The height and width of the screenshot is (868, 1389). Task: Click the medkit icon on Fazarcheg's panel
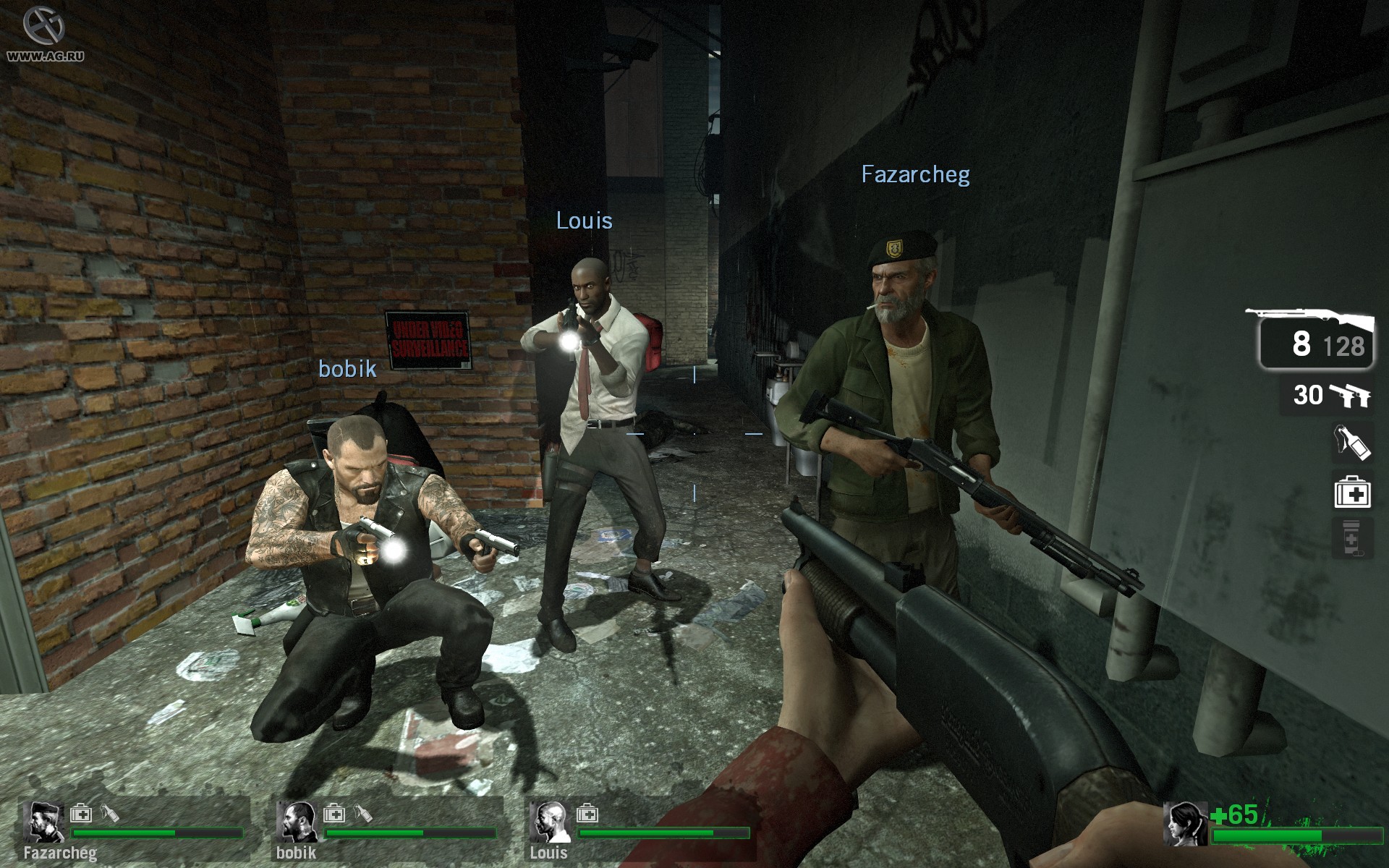point(81,814)
